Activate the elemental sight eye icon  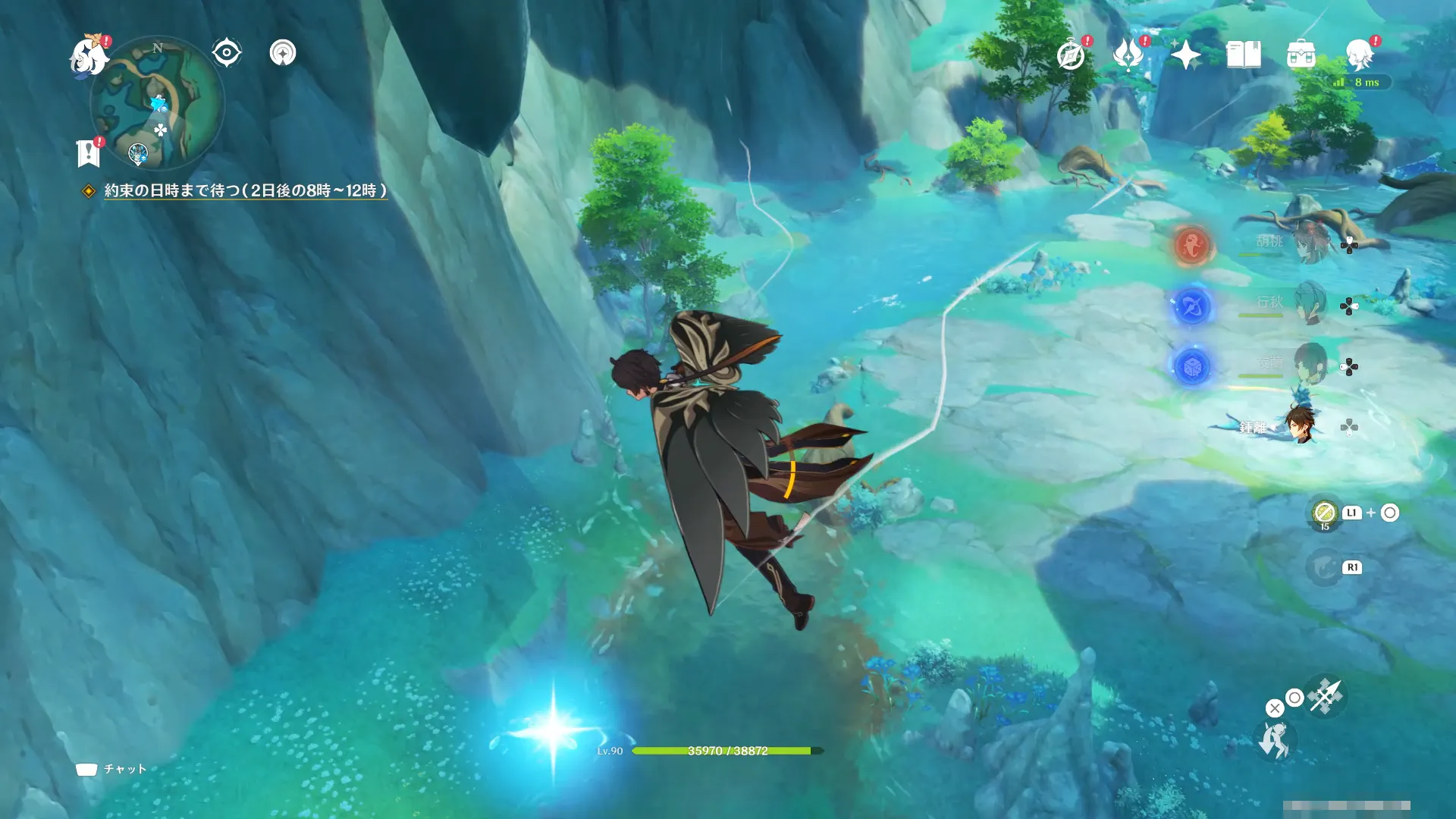[227, 53]
